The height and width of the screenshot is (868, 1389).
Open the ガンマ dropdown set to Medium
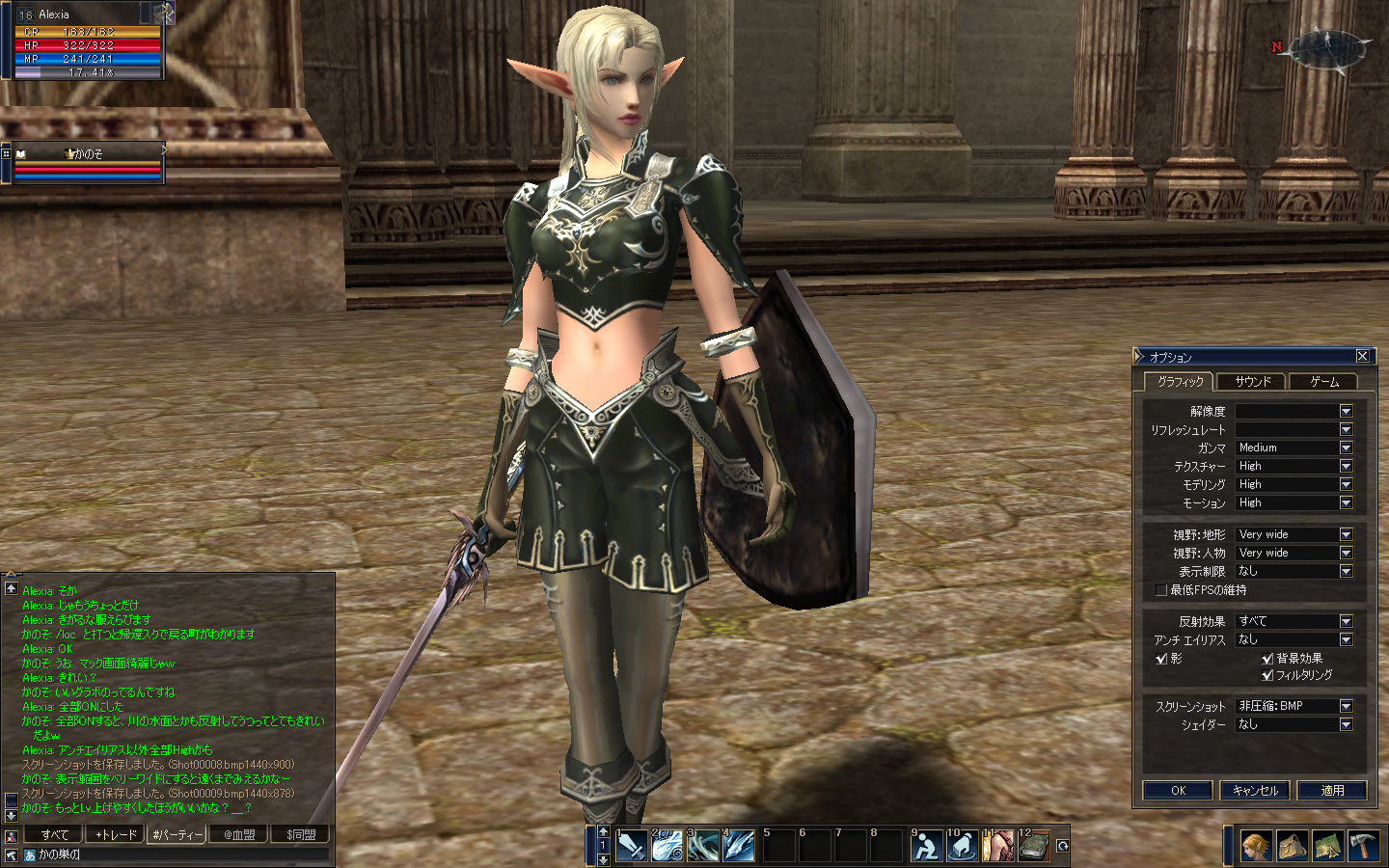point(1346,448)
